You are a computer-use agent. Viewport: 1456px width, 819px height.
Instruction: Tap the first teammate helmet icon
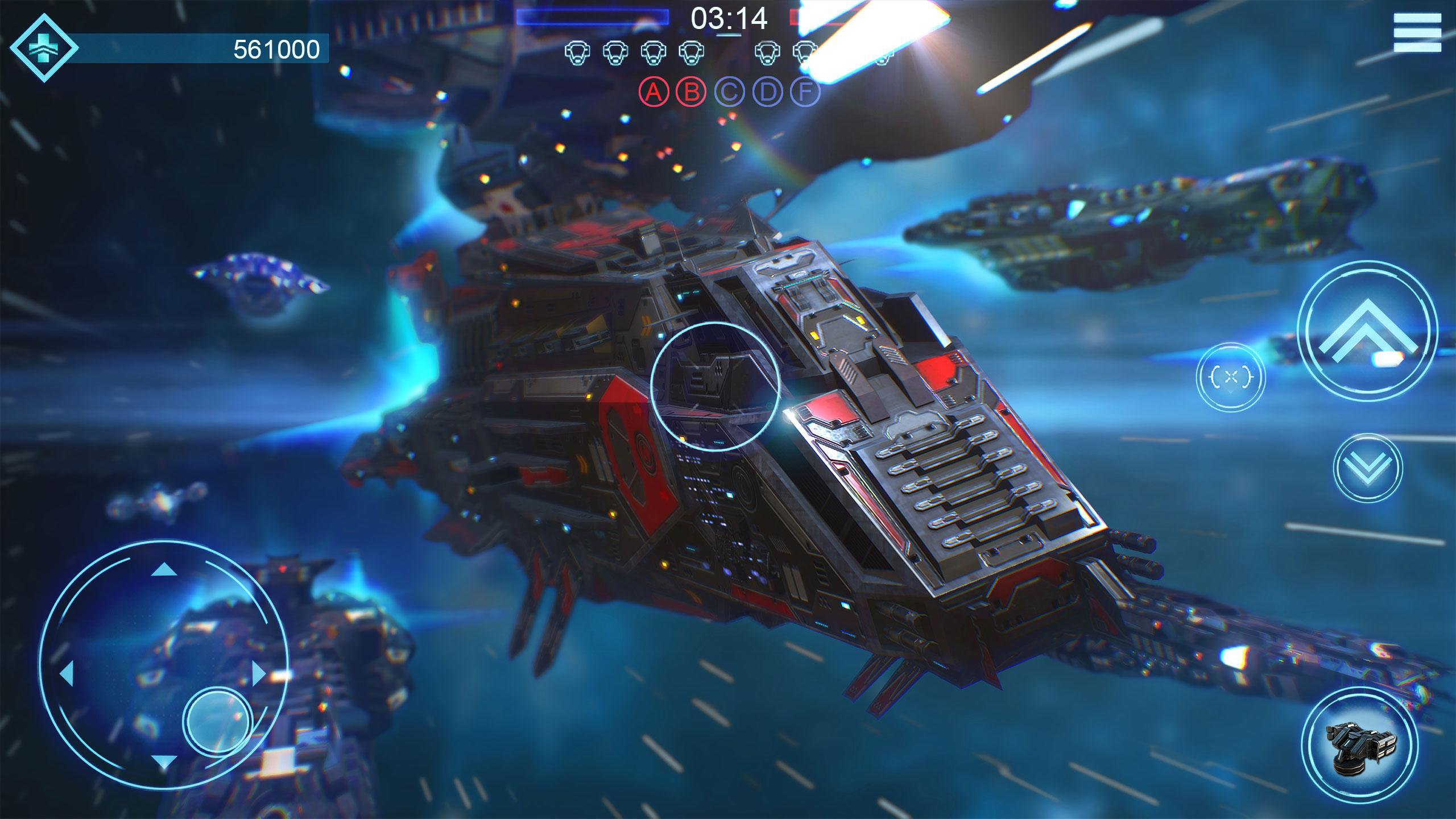577,54
